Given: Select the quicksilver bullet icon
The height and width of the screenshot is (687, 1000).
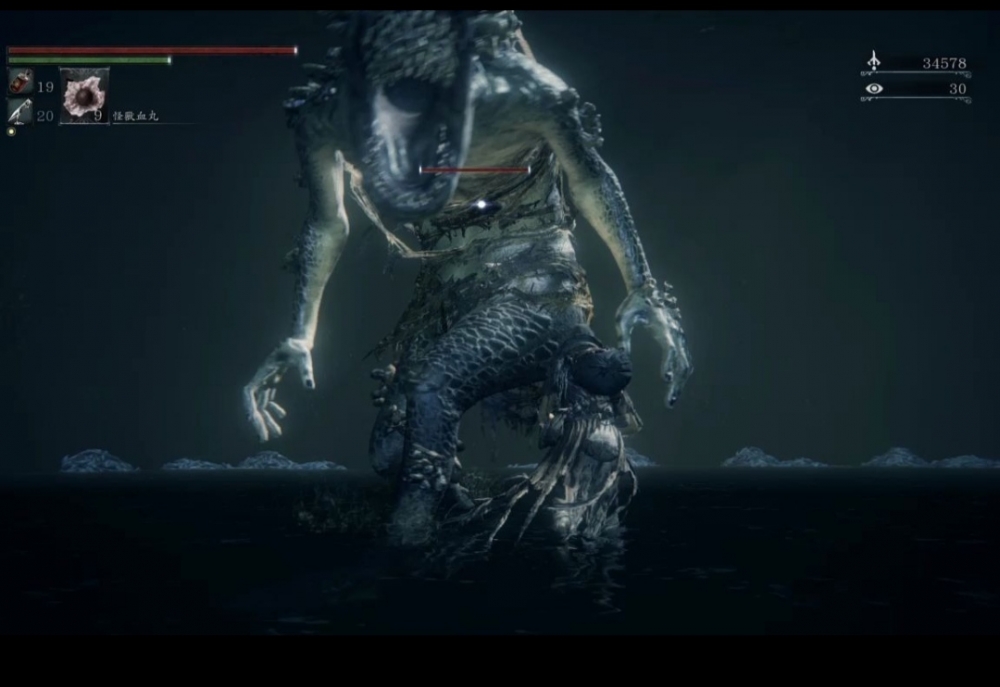Looking at the screenshot, I should click(x=20, y=112).
